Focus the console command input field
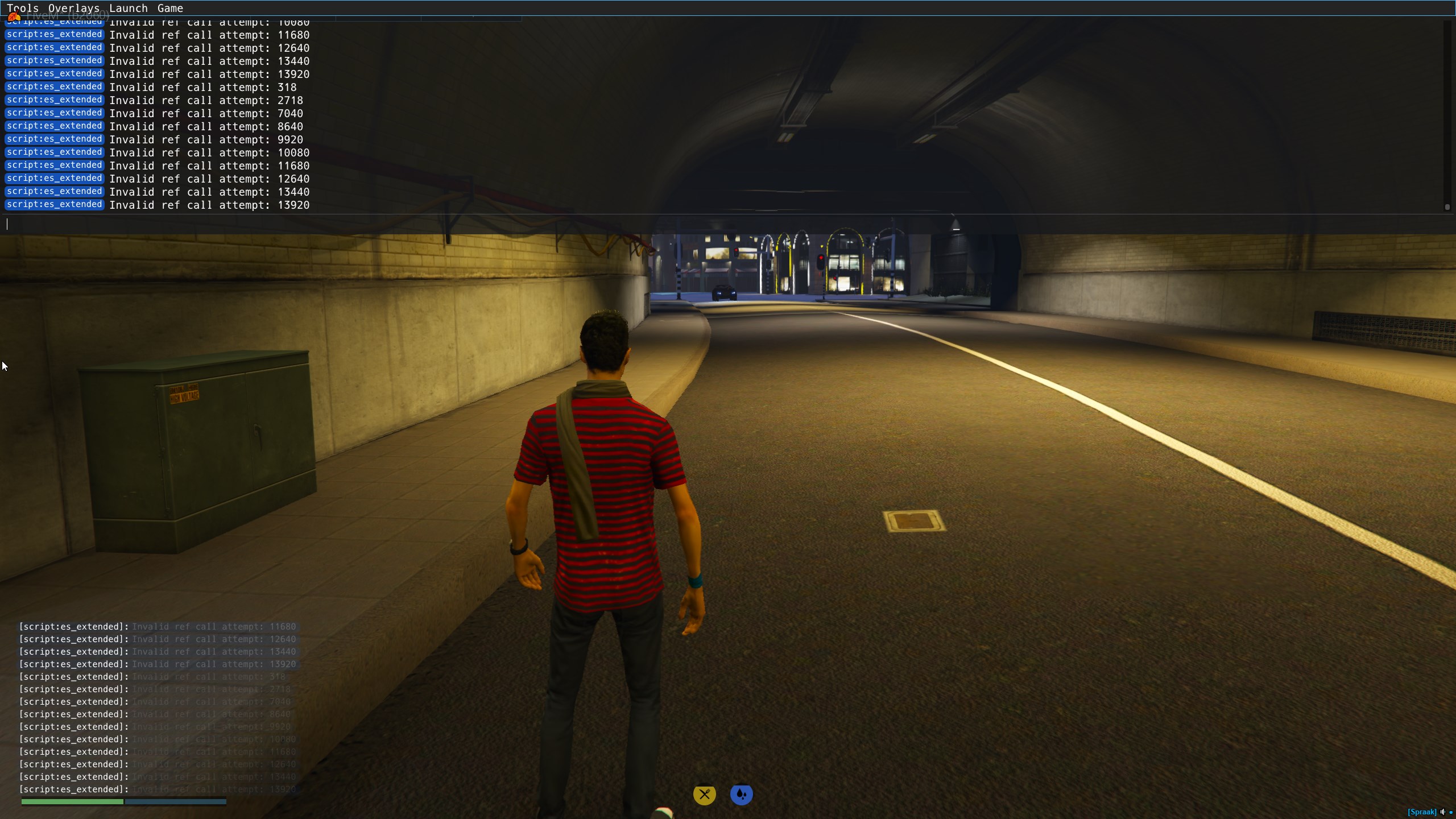The height and width of the screenshot is (819, 1456). [722, 224]
